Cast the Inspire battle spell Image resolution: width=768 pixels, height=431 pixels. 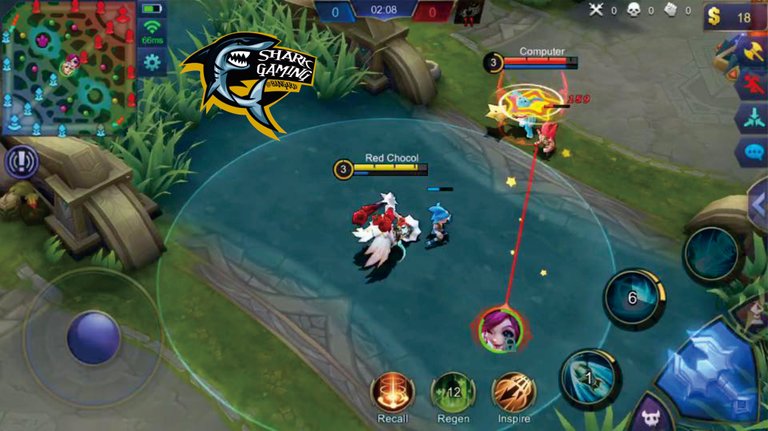pos(512,391)
